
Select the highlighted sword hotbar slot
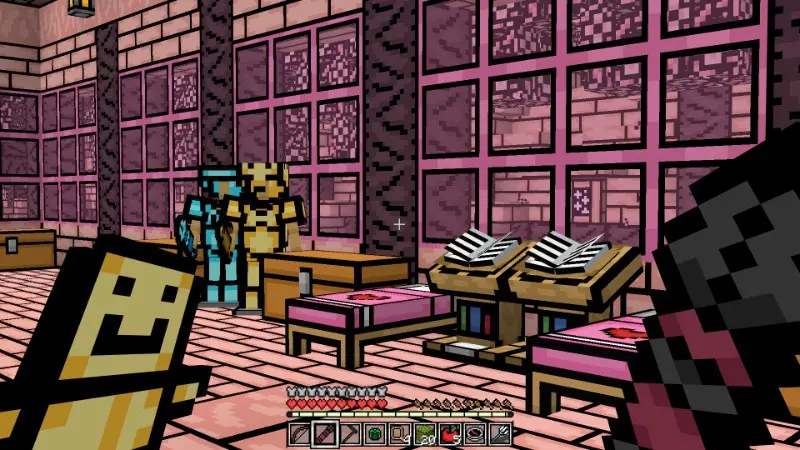tap(323, 434)
